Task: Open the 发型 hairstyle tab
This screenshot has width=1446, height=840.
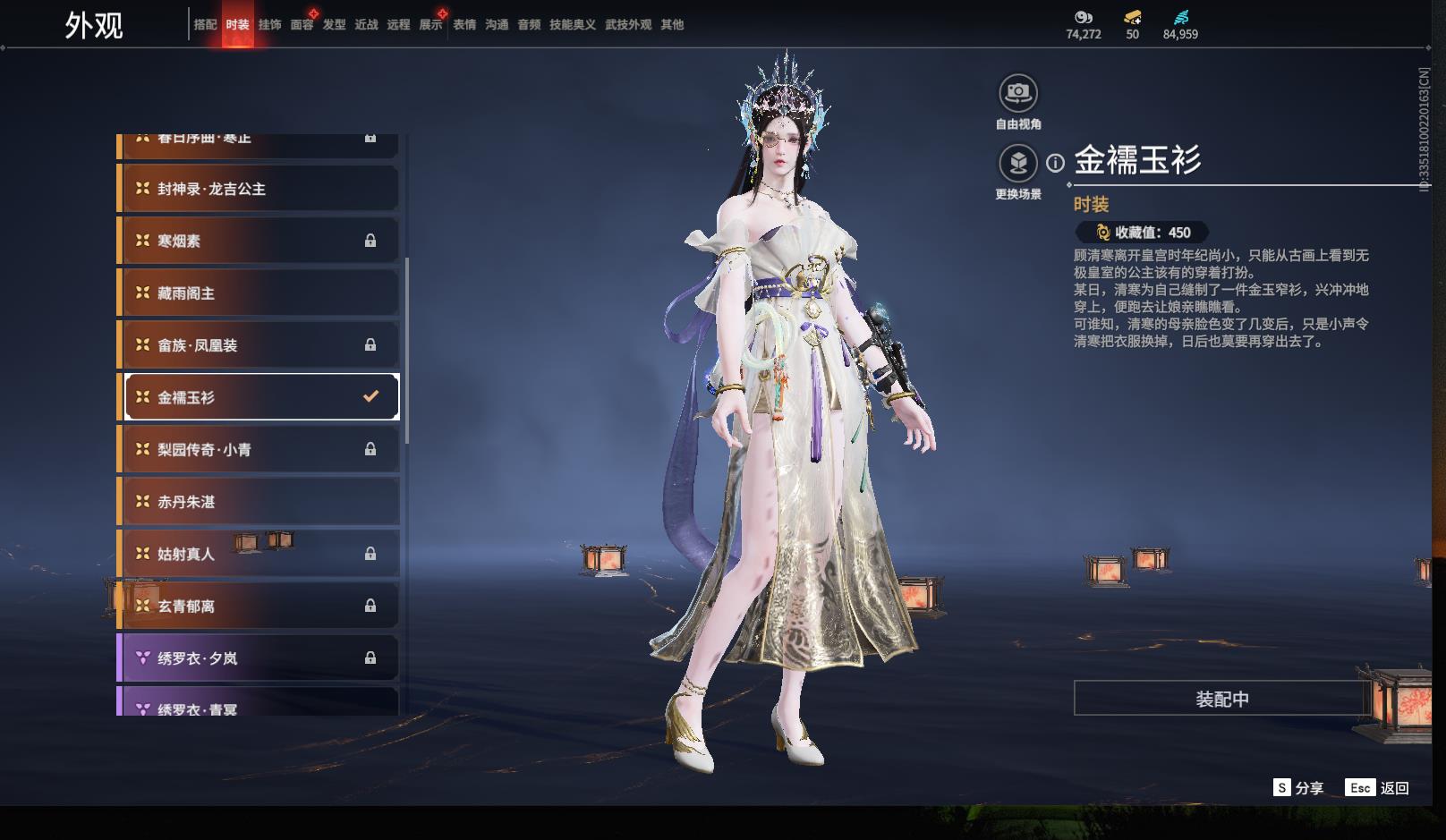Action: tap(334, 25)
